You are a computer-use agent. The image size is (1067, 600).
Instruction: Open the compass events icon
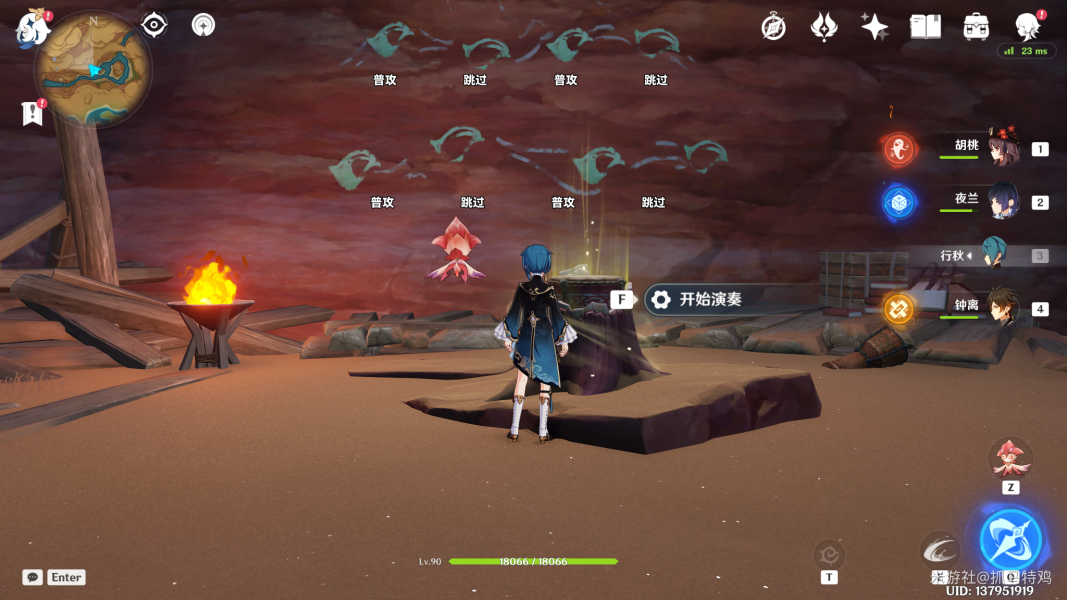[x=773, y=27]
